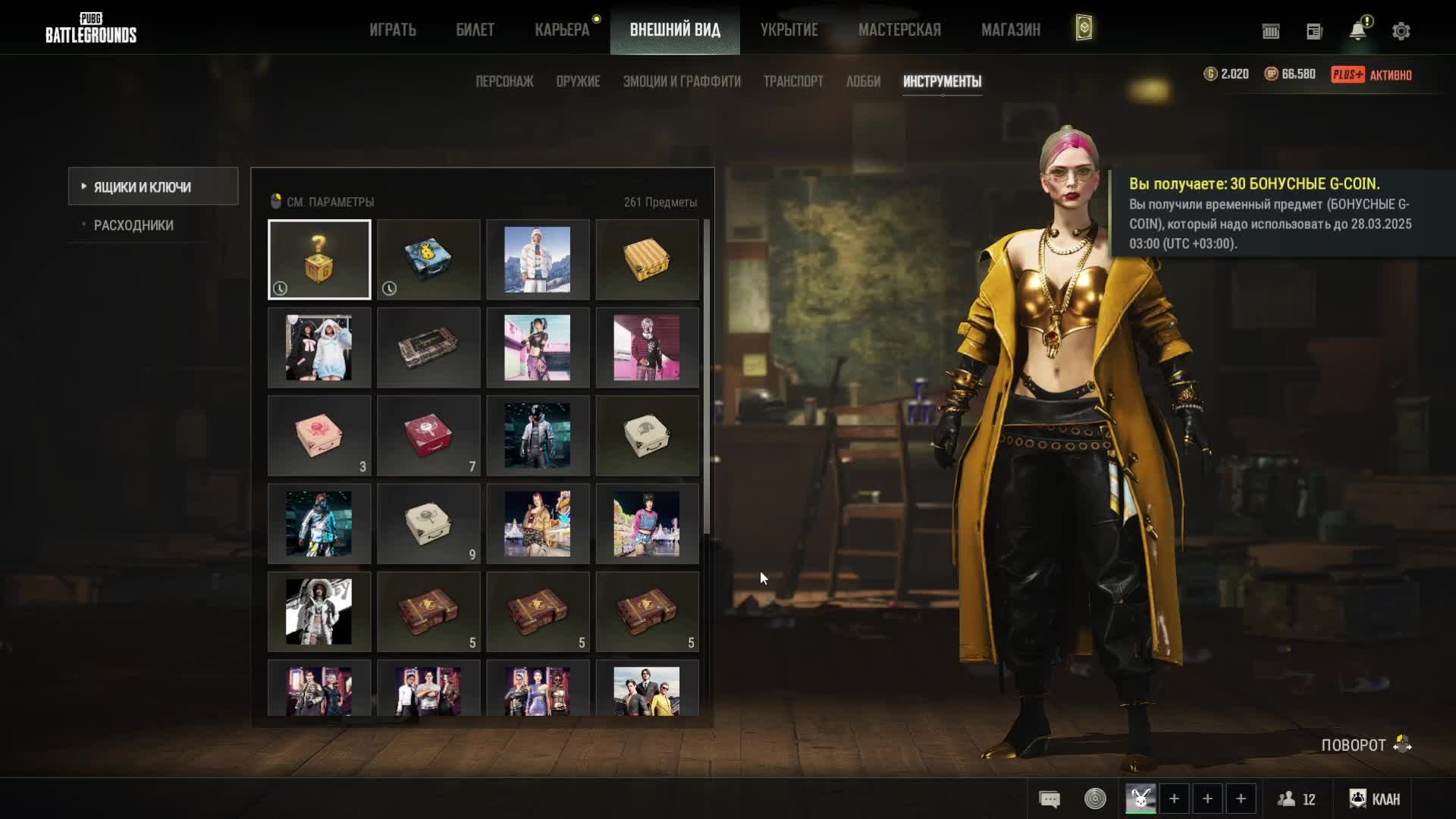1456x819 pixels.
Task: Choose the ЯЩИКИ И КЛЮЧИ category
Action: [x=143, y=187]
